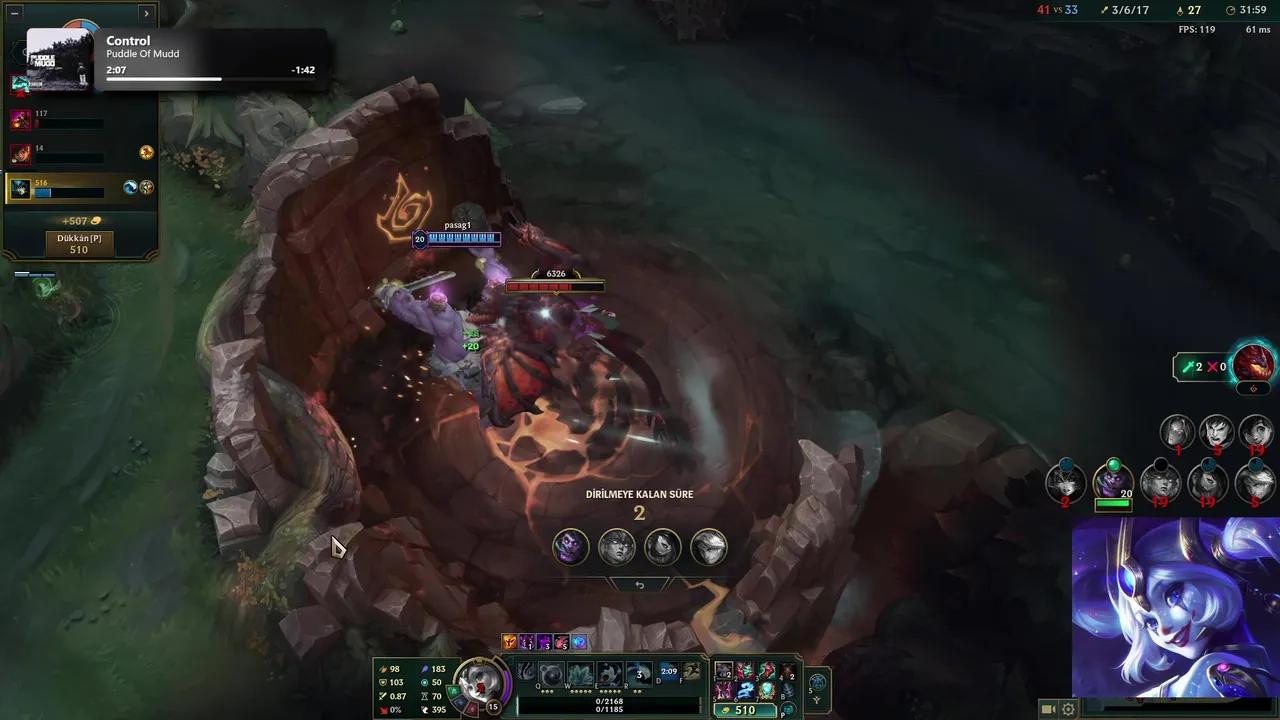Select the second champion portrait in the respawn panel

point(616,546)
